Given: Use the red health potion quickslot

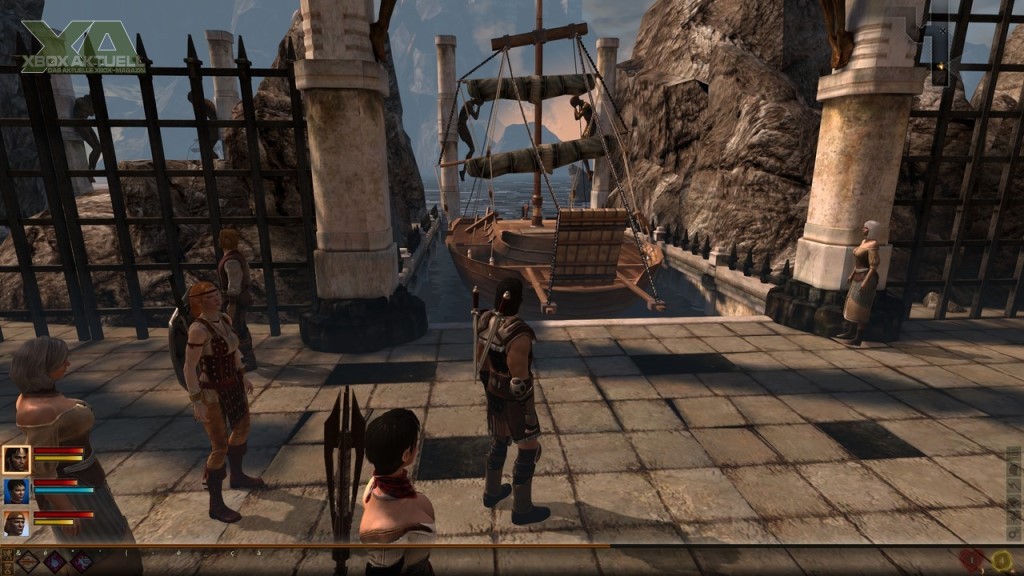Looking at the screenshot, I should coord(971,561).
